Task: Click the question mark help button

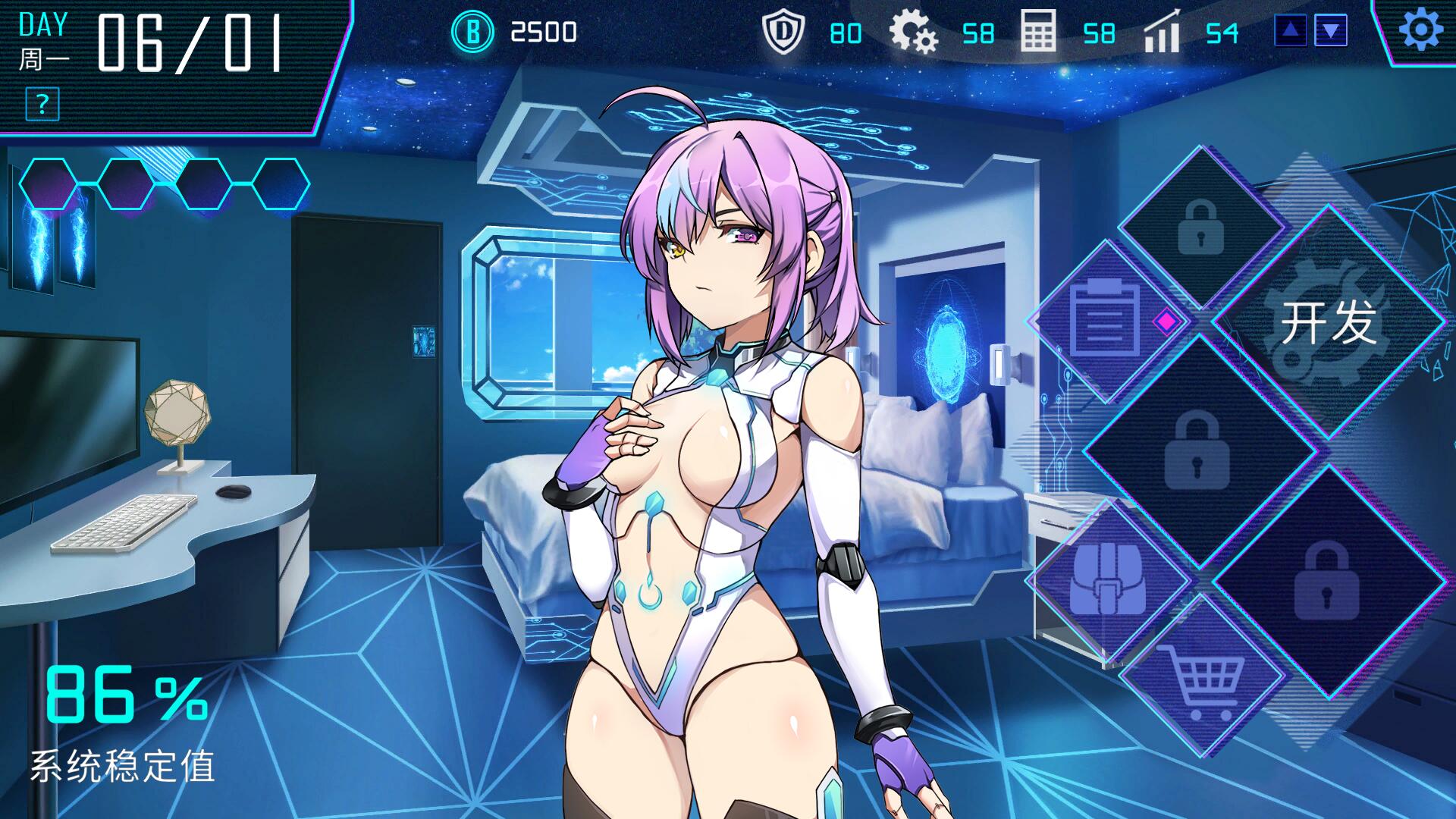Action: pos(42,104)
